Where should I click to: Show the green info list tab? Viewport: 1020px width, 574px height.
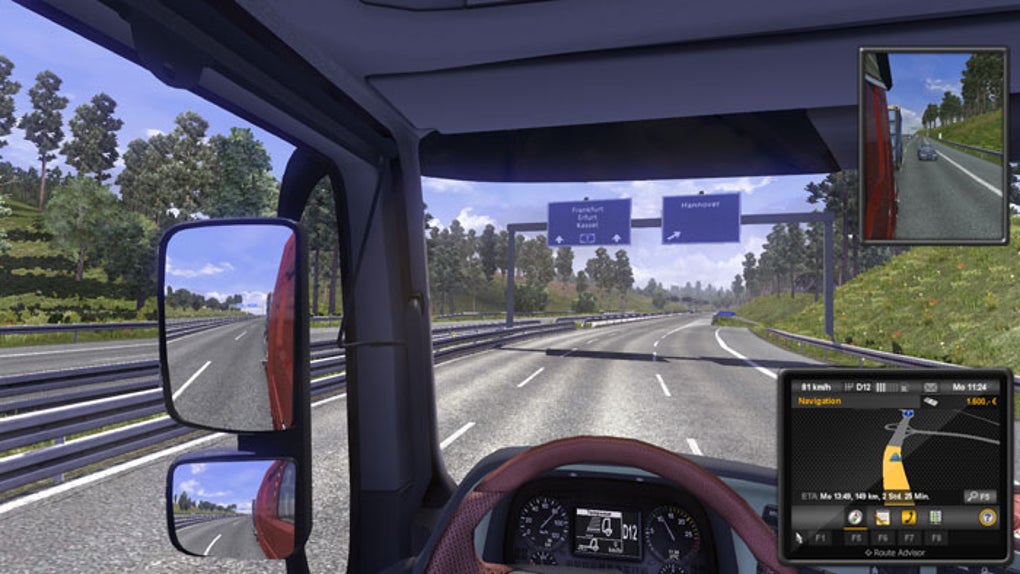pyautogui.click(x=936, y=517)
